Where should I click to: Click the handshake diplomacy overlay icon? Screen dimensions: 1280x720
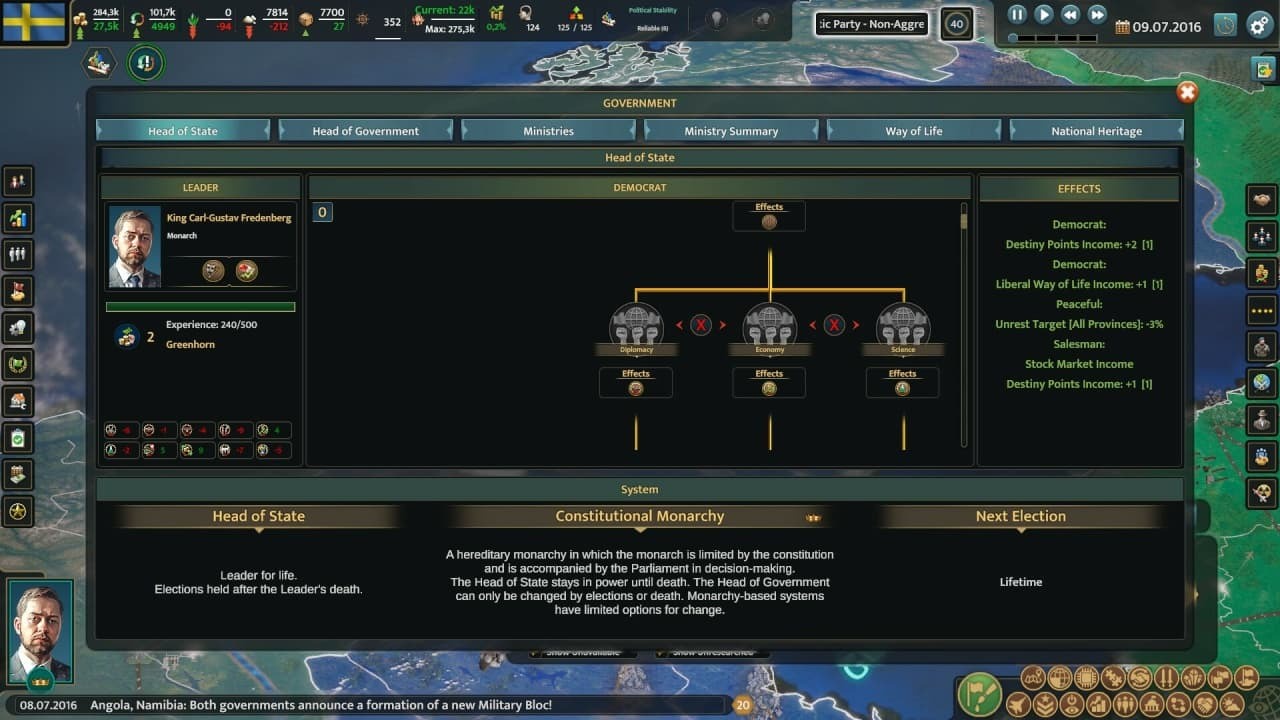(1141, 677)
